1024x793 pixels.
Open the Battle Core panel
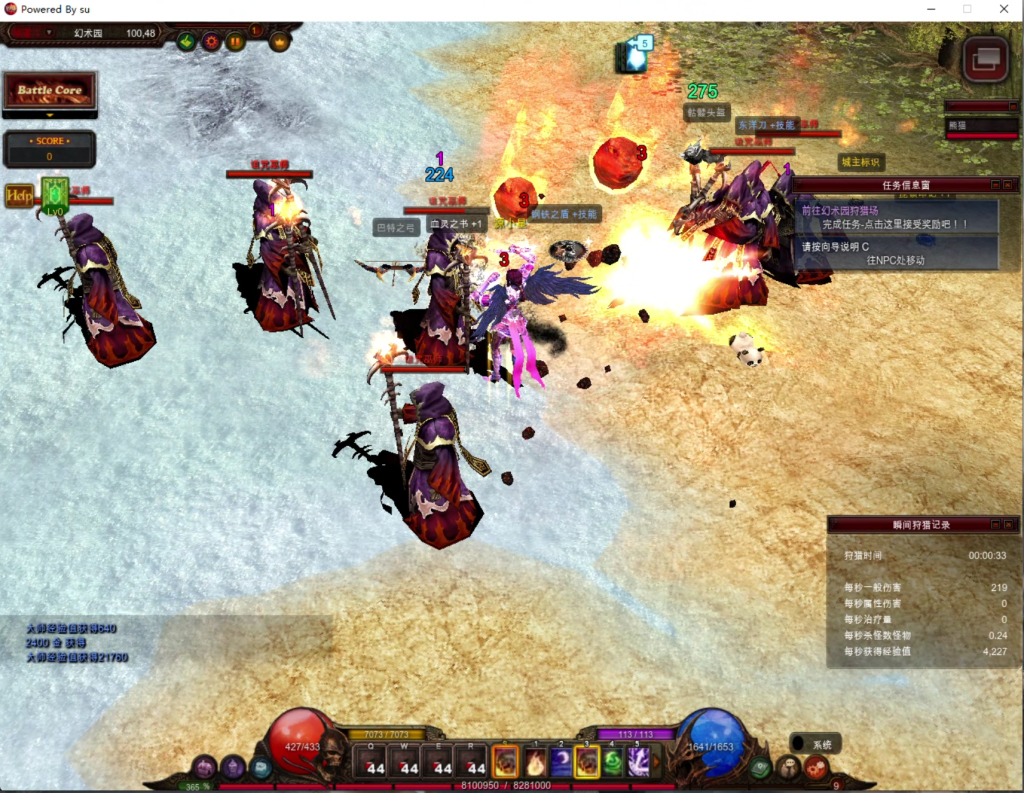50,90
